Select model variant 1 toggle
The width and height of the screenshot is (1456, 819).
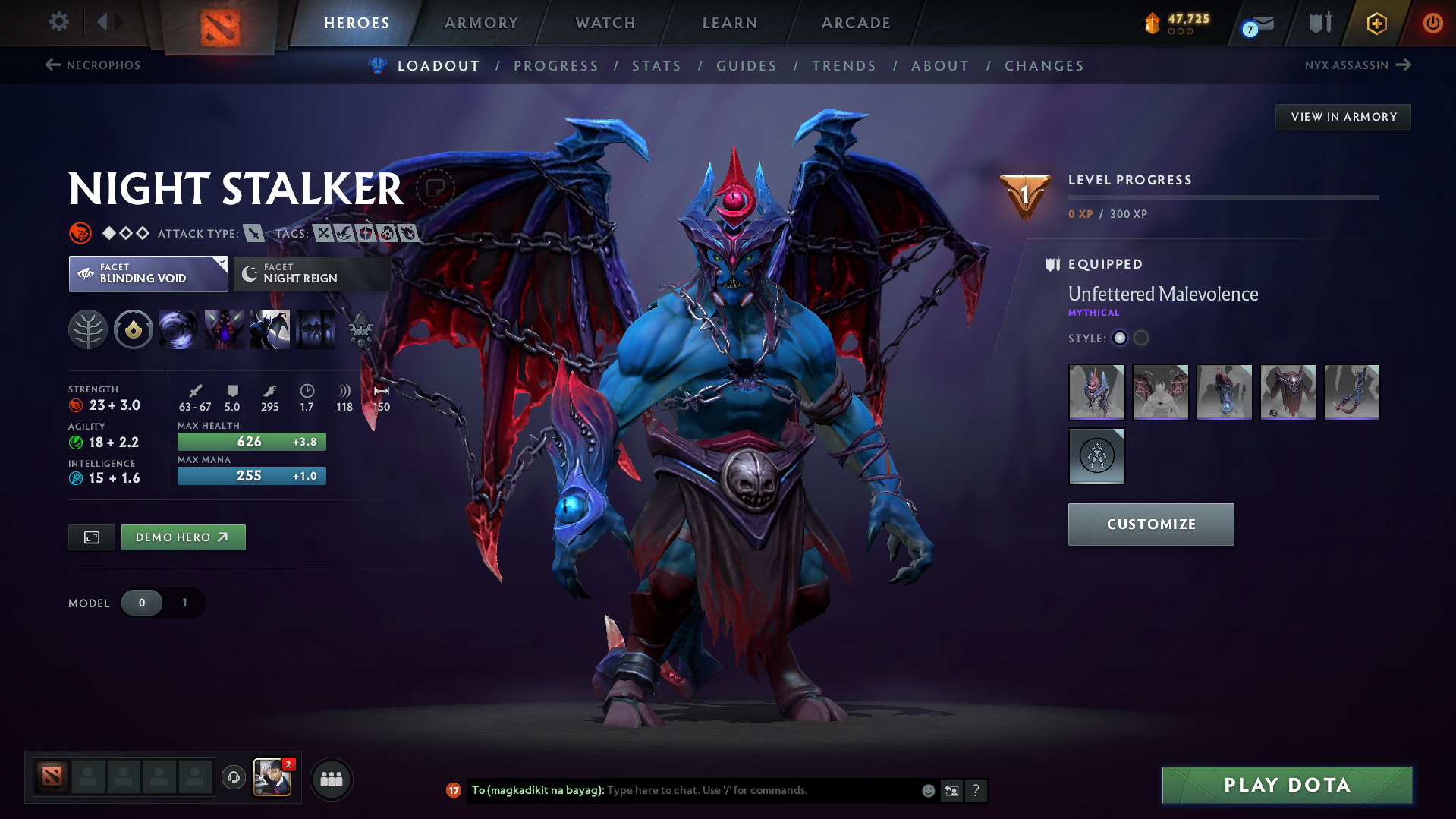pos(184,603)
